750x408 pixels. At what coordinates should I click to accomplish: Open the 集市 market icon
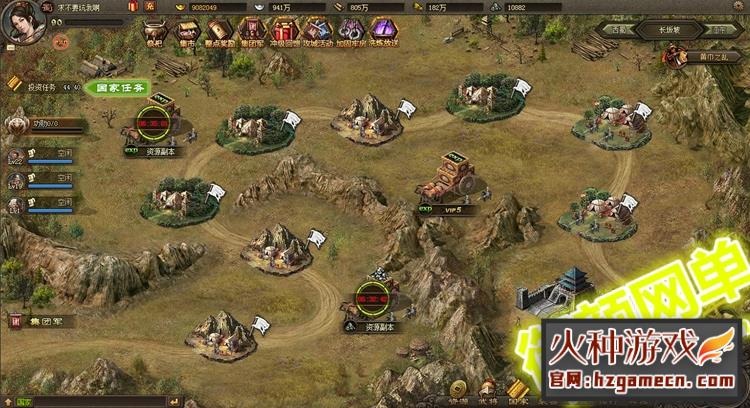click(x=187, y=33)
